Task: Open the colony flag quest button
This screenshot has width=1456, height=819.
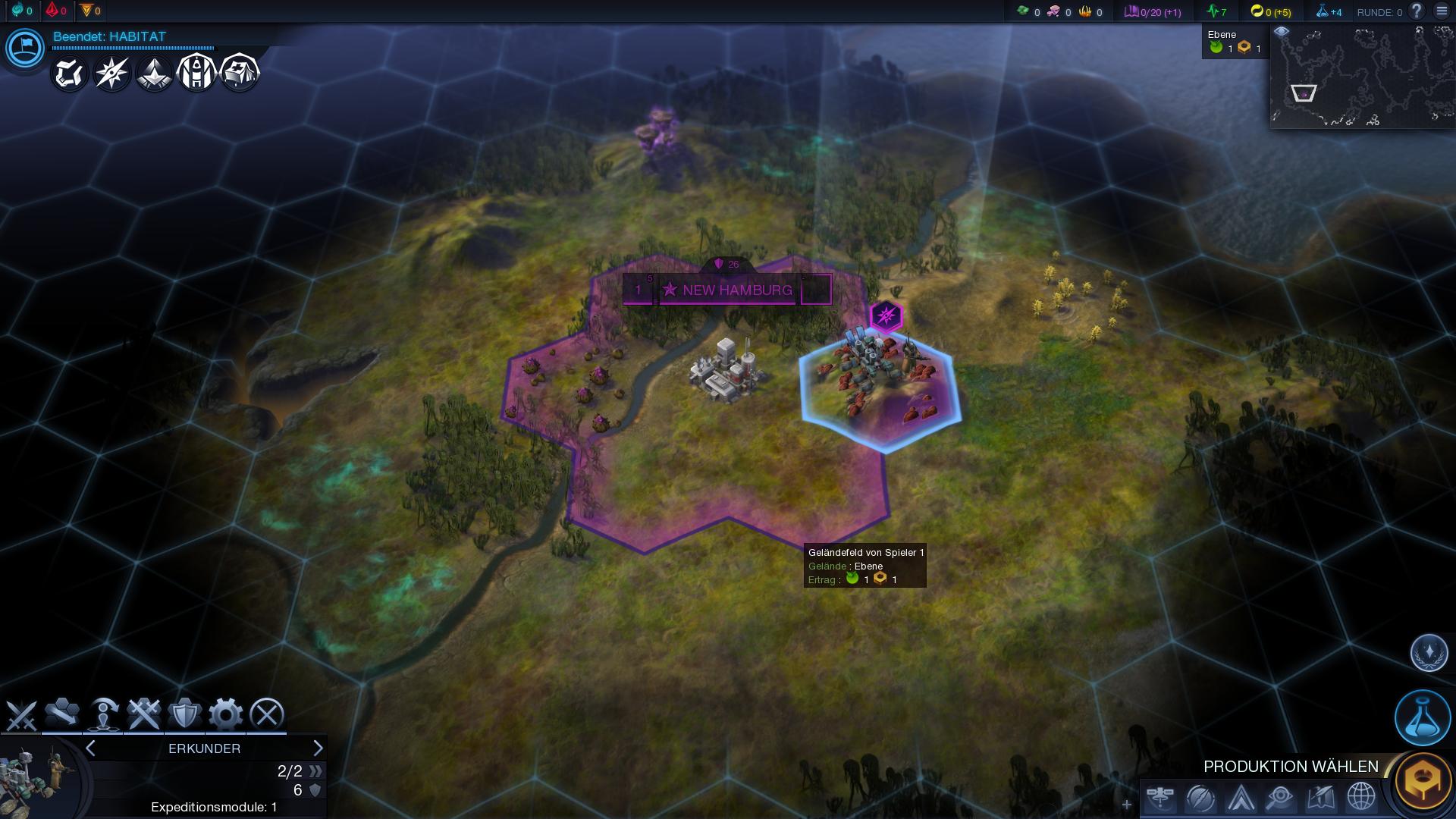Action: (25, 48)
